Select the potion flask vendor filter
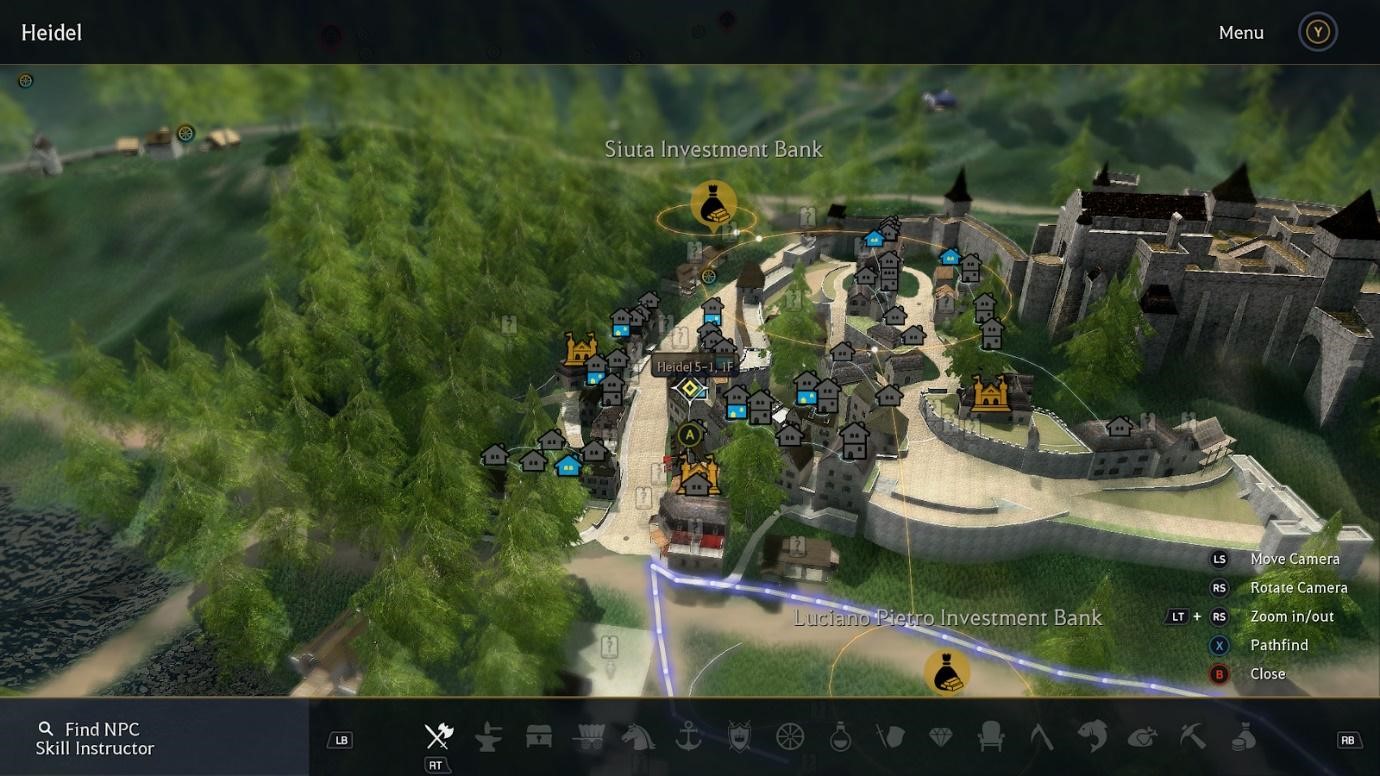 coord(840,737)
